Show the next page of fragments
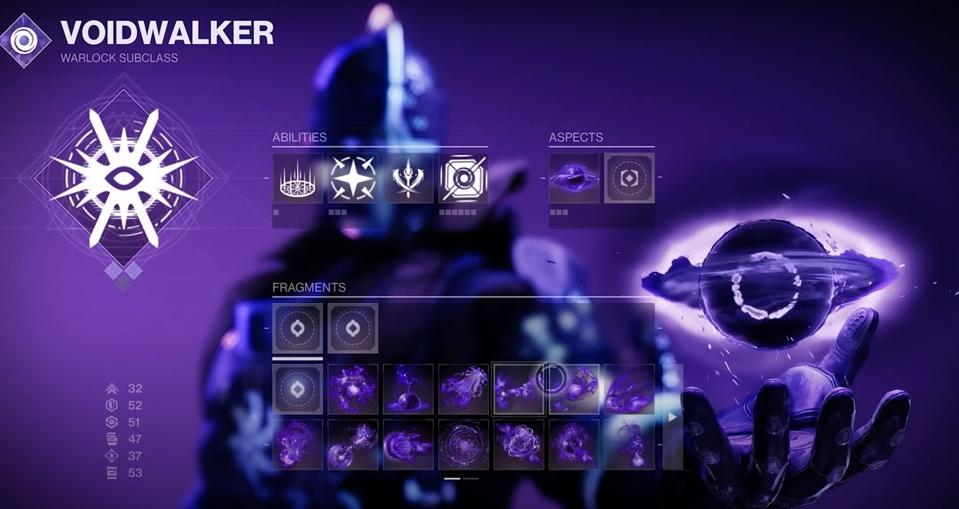Screen dimensions: 959x509 point(672,416)
